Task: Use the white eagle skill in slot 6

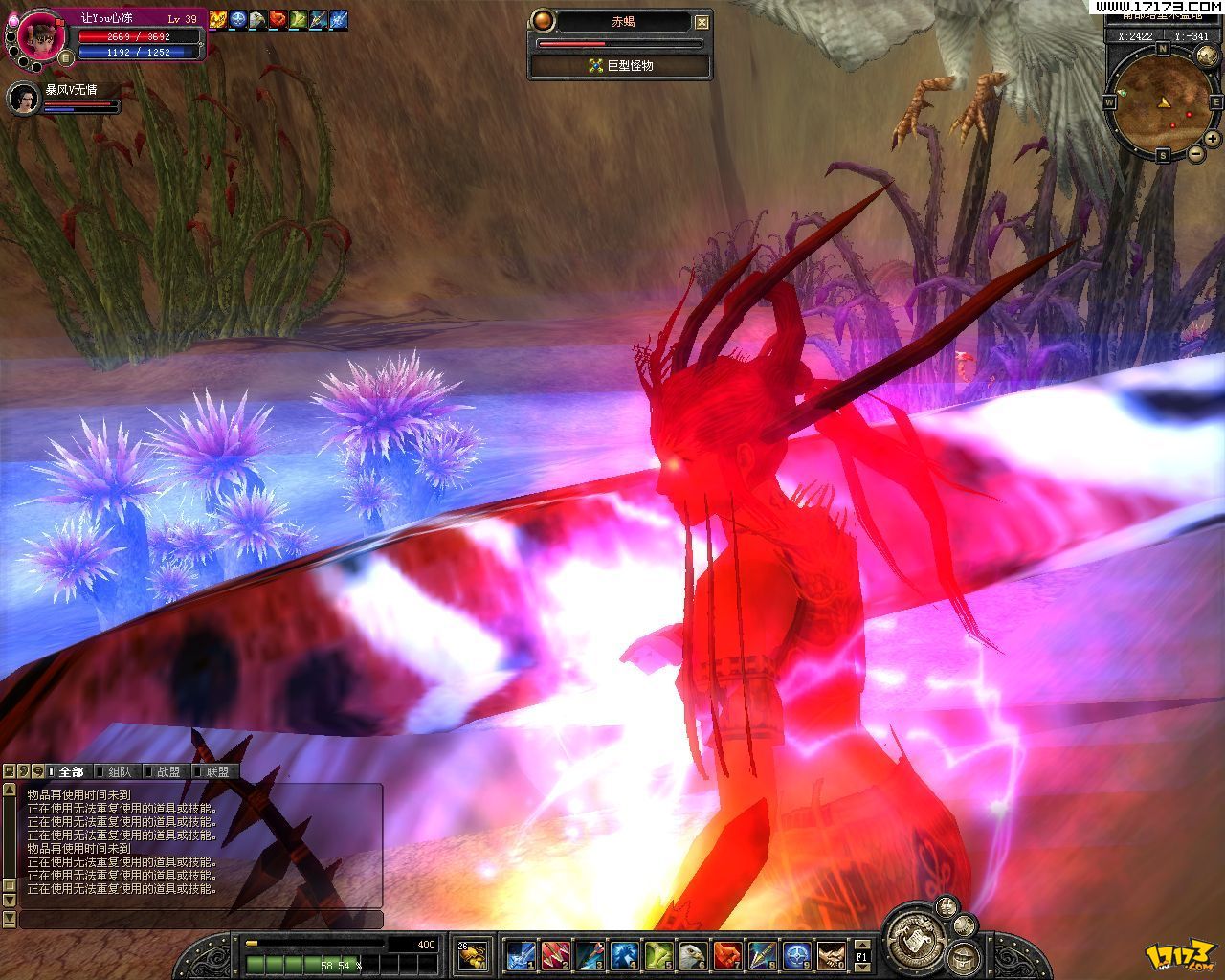Action: tap(692, 954)
